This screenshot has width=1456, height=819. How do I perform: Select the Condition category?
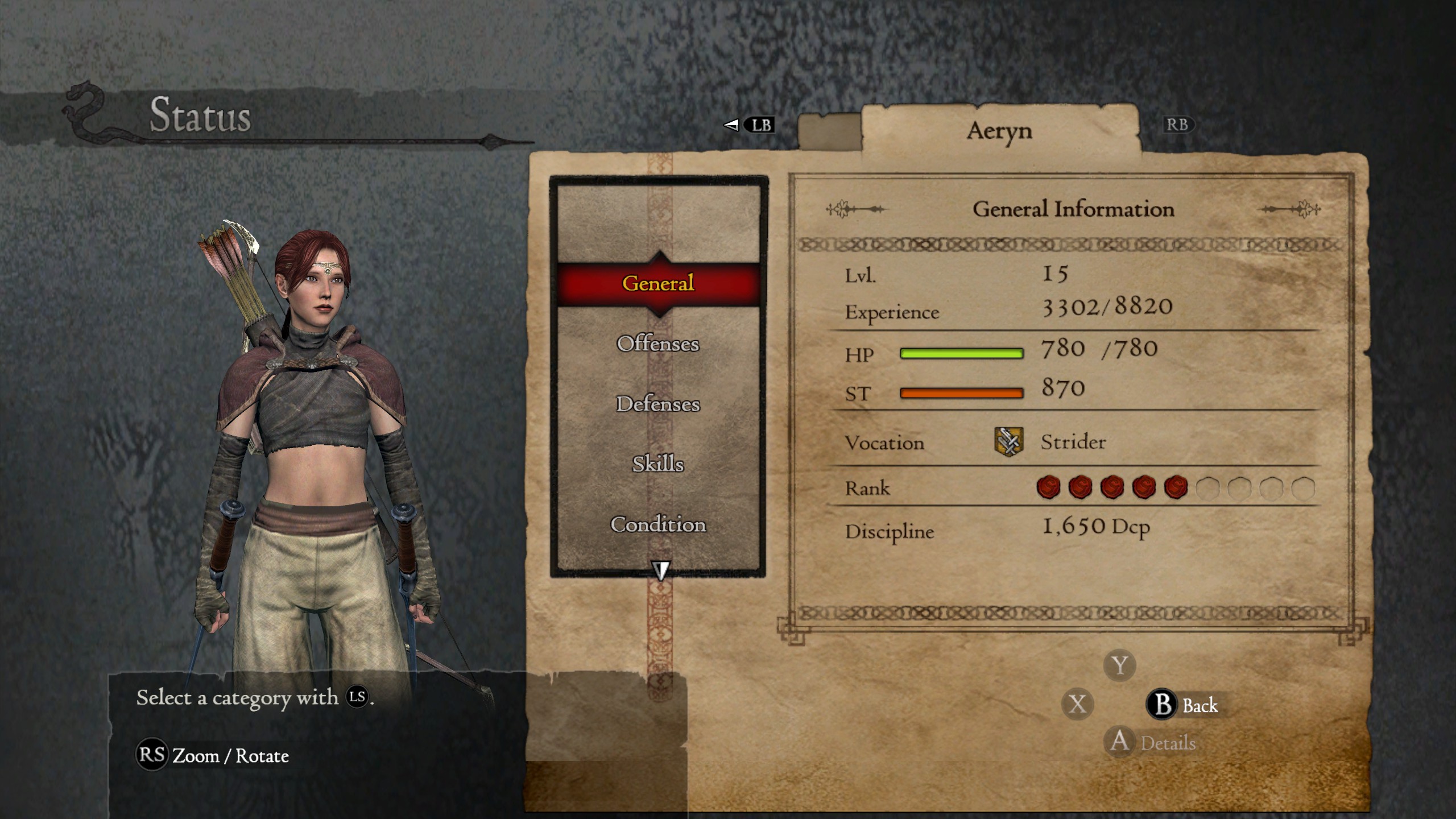coord(659,526)
